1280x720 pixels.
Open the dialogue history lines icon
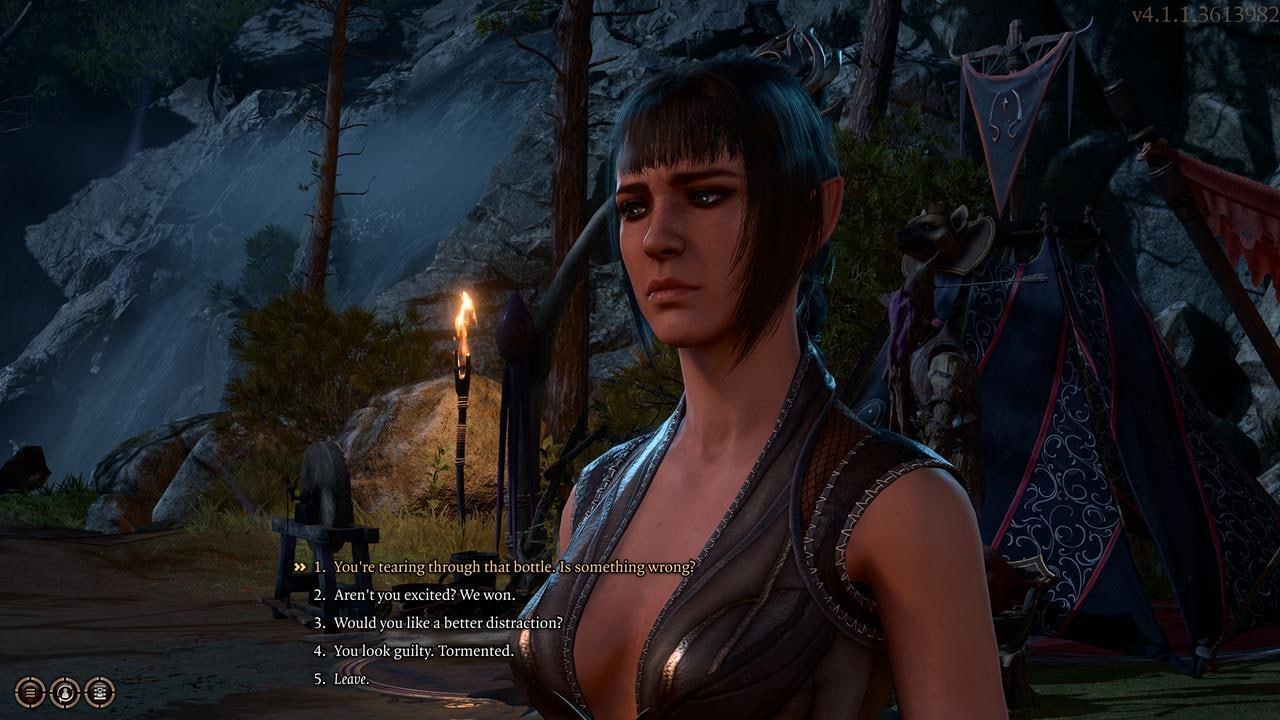click(31, 691)
